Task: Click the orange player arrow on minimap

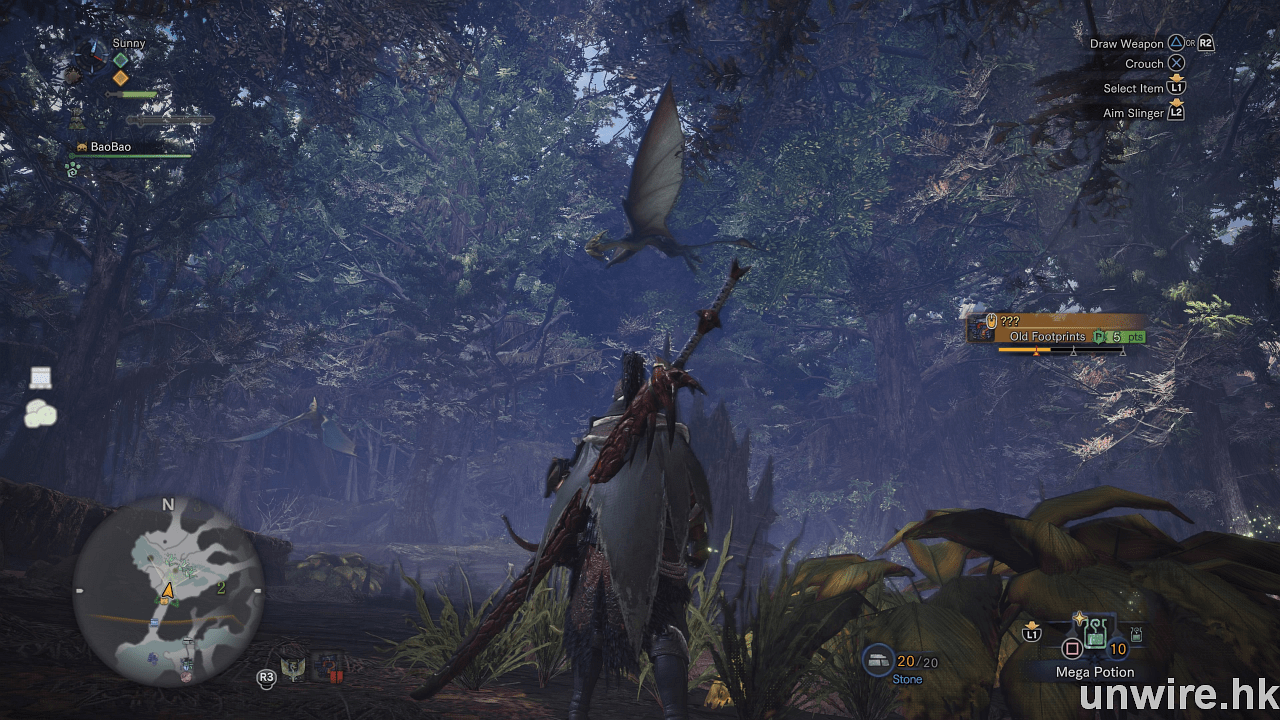Action: click(168, 591)
